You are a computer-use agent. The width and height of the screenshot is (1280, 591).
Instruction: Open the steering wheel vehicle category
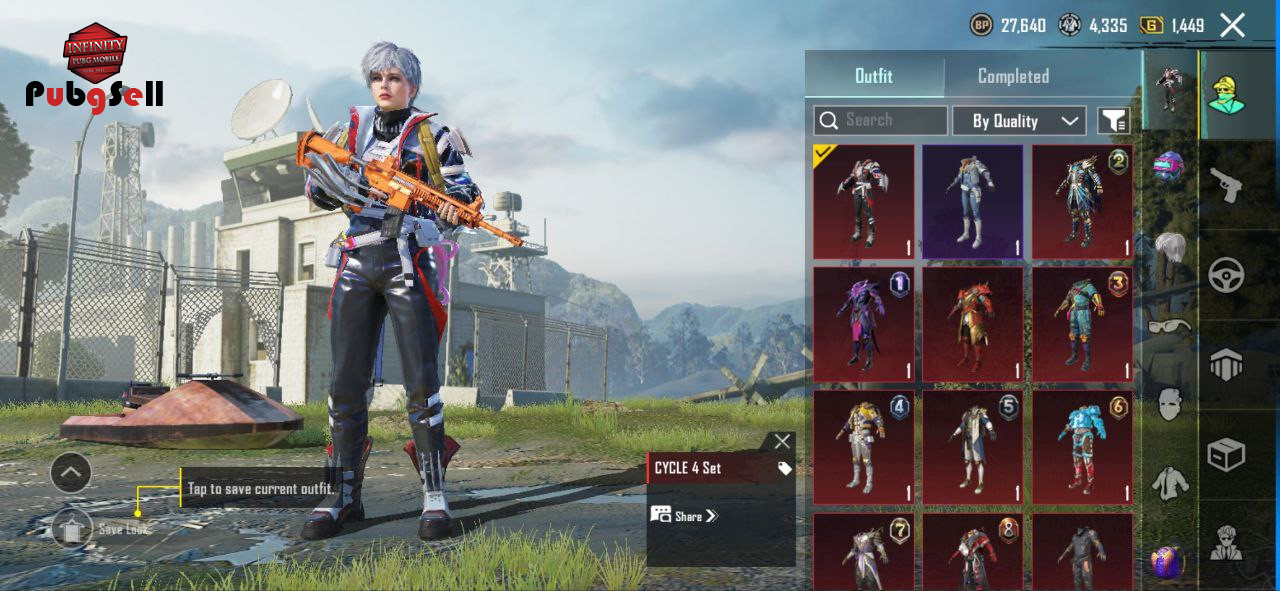click(x=1226, y=274)
